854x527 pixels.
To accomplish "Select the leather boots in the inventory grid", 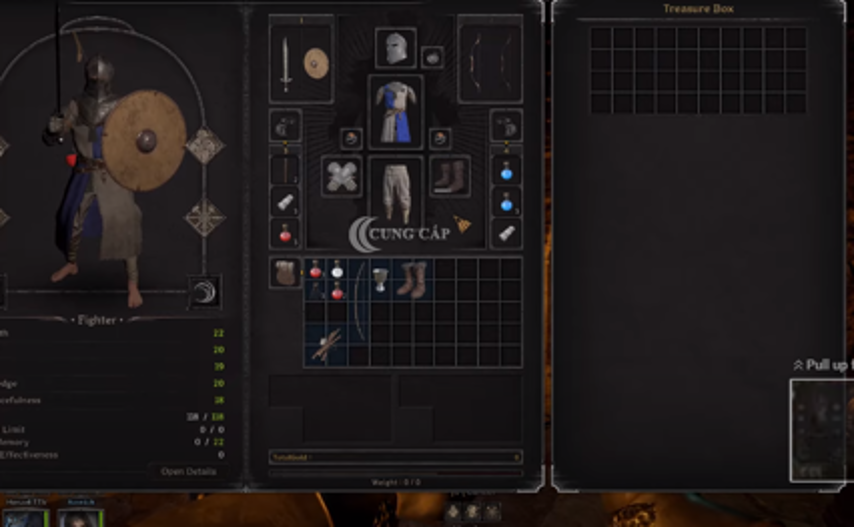I will click(x=411, y=279).
